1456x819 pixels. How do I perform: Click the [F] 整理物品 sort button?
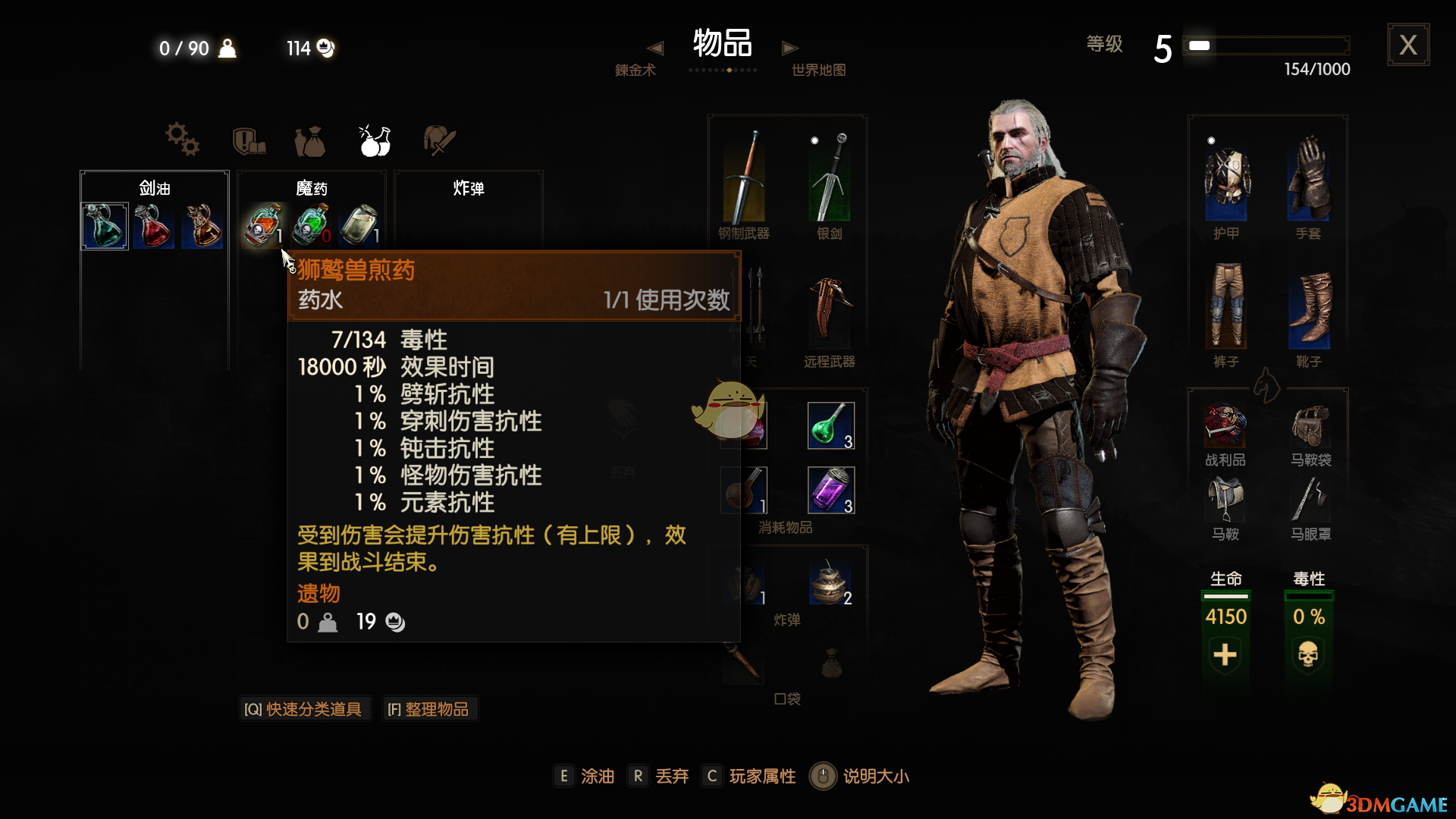430,708
